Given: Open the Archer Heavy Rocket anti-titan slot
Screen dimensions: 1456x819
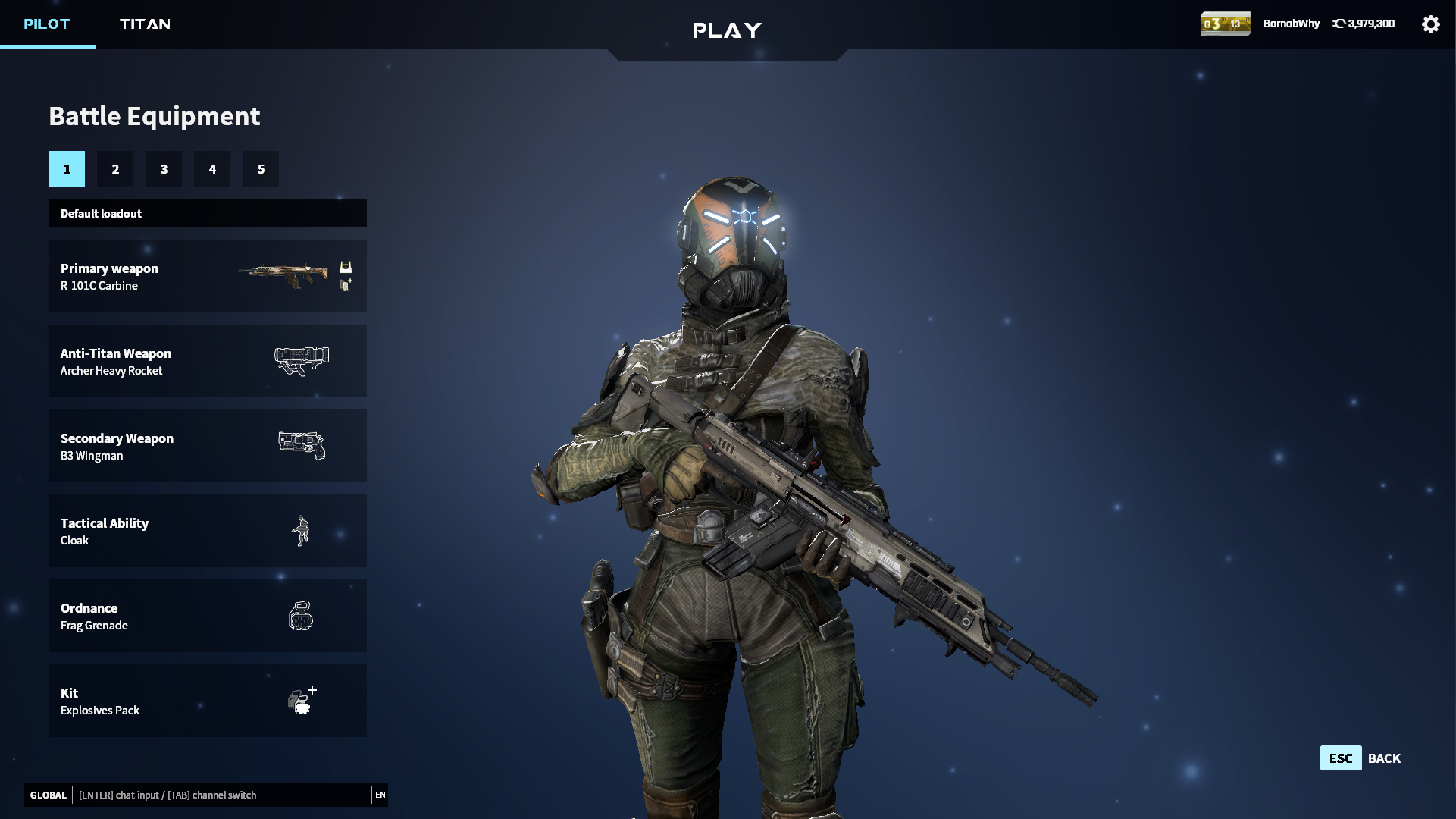Looking at the screenshot, I should coord(207,361).
